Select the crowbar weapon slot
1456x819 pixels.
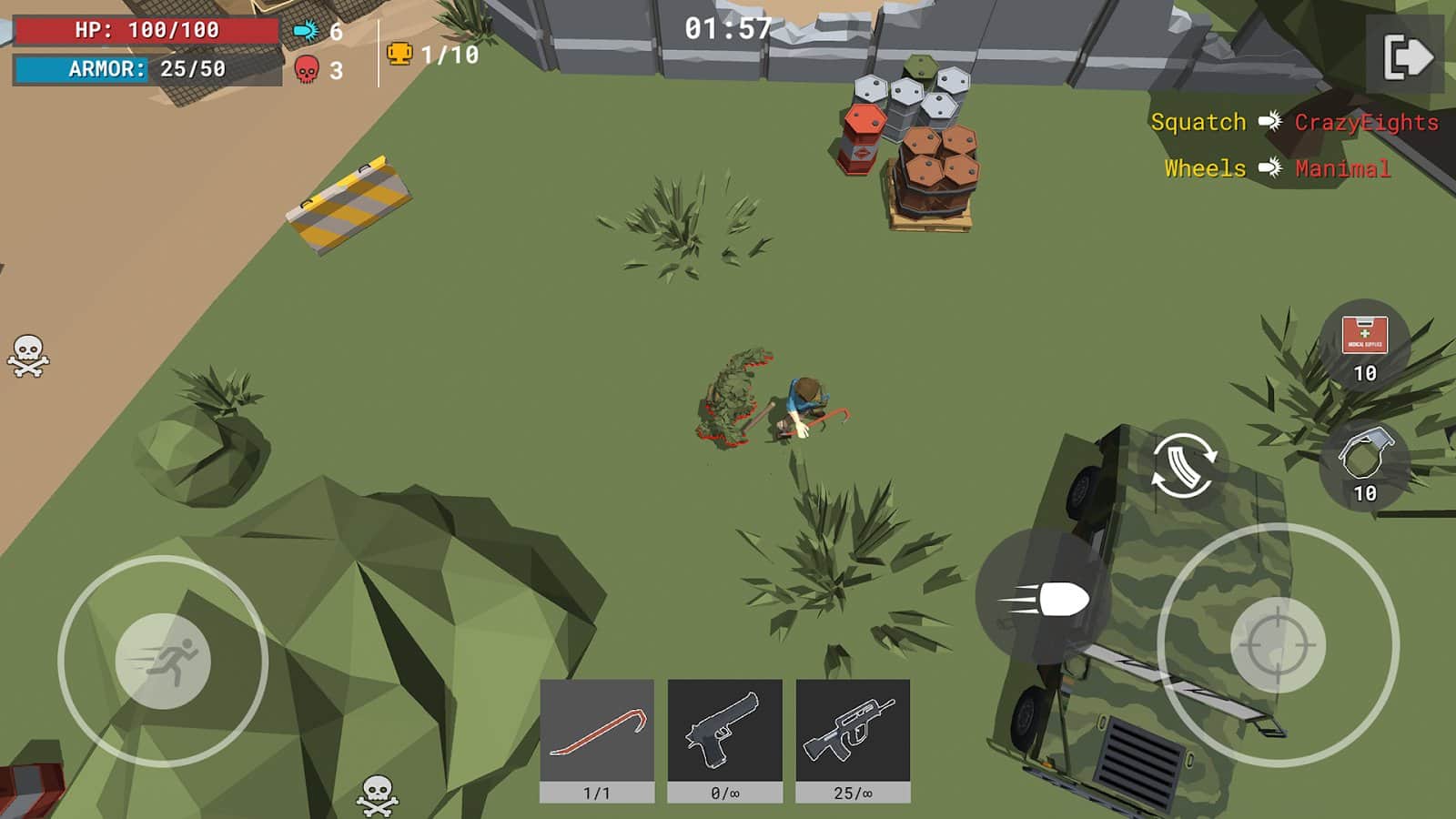[x=597, y=739]
